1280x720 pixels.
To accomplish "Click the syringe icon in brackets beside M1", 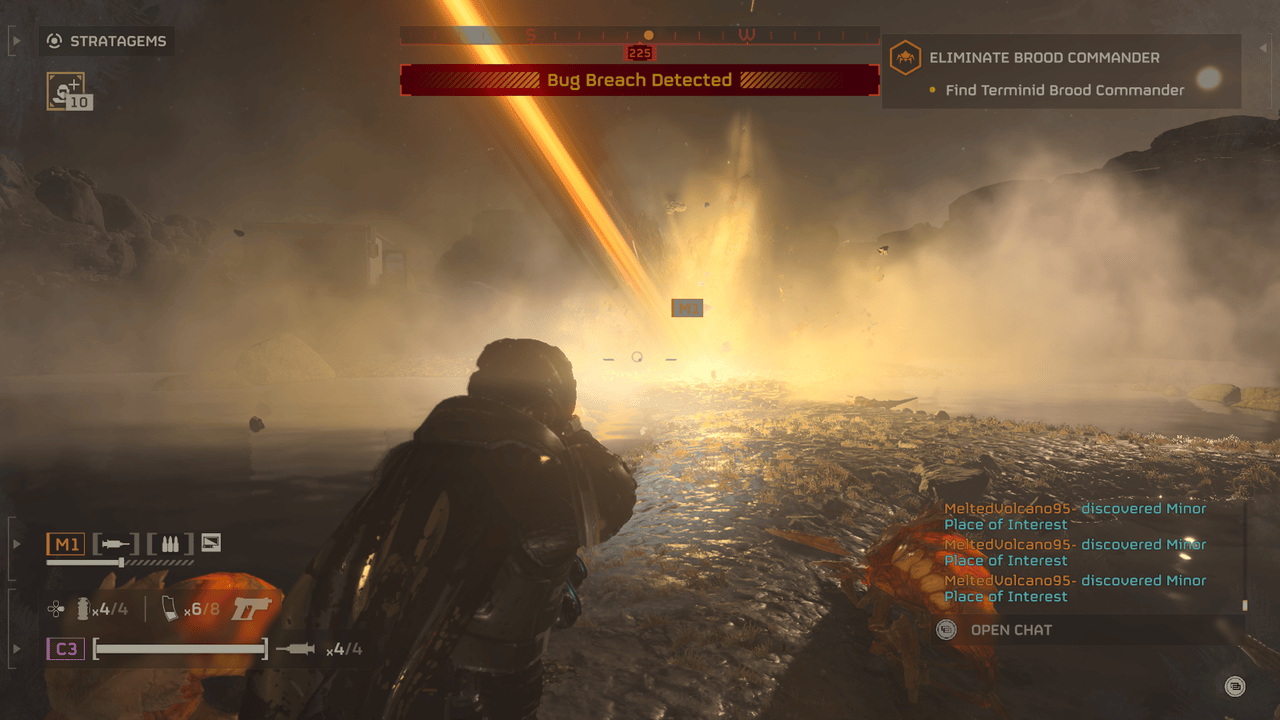I will pos(116,544).
